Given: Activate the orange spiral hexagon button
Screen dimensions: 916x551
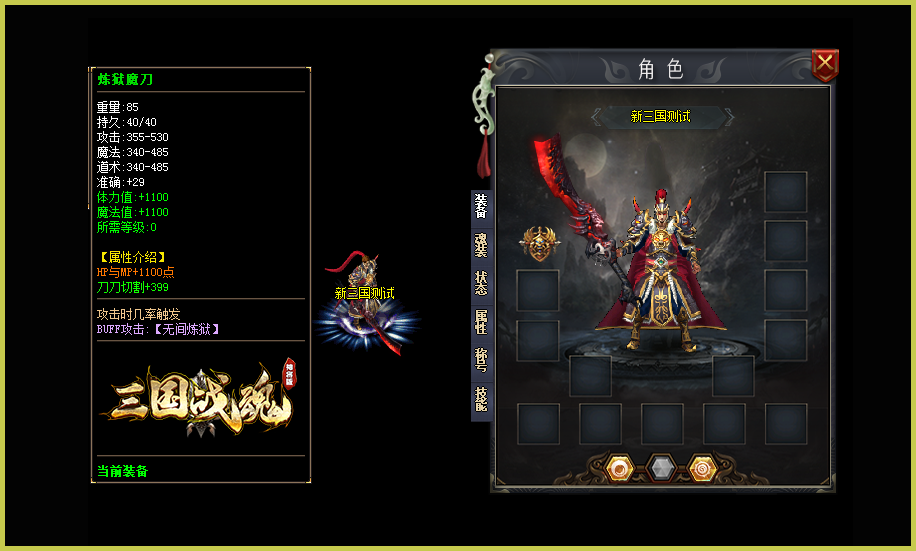Looking at the screenshot, I should (703, 468).
